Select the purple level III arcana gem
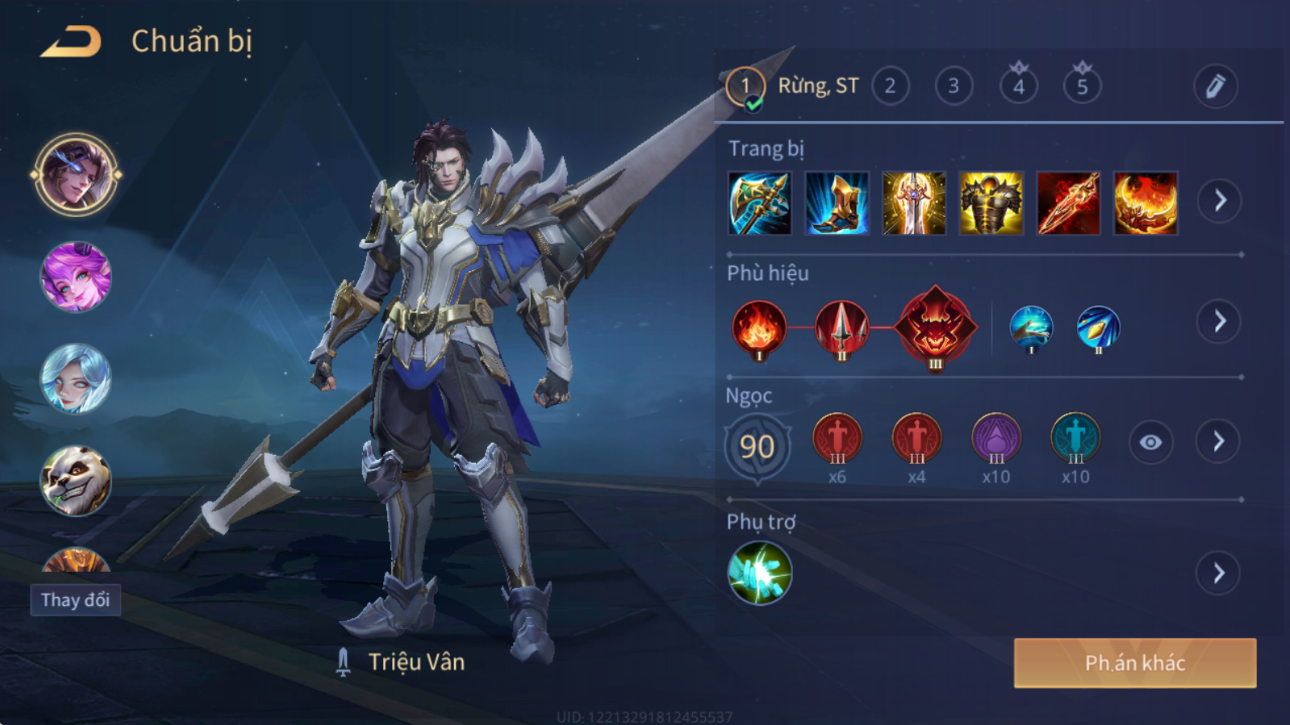 (x=996, y=438)
